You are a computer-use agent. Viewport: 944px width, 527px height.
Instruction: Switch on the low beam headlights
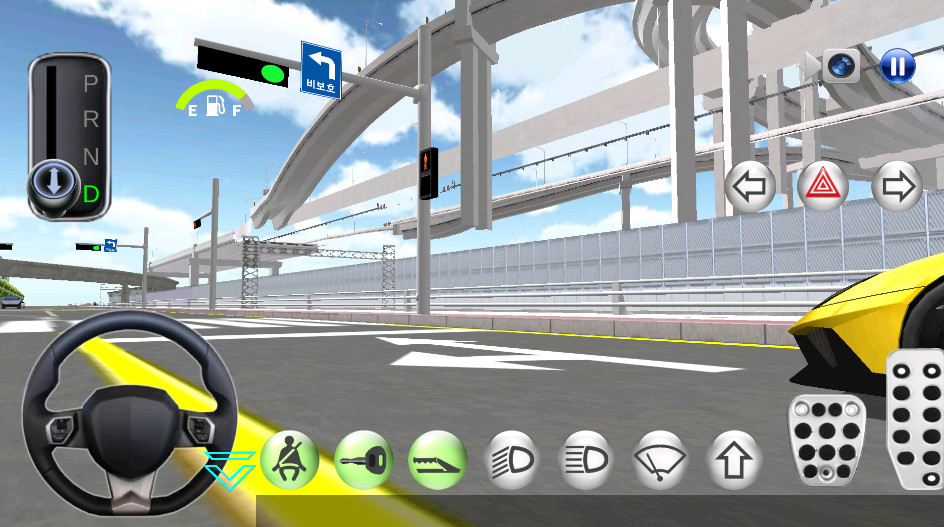(x=511, y=460)
